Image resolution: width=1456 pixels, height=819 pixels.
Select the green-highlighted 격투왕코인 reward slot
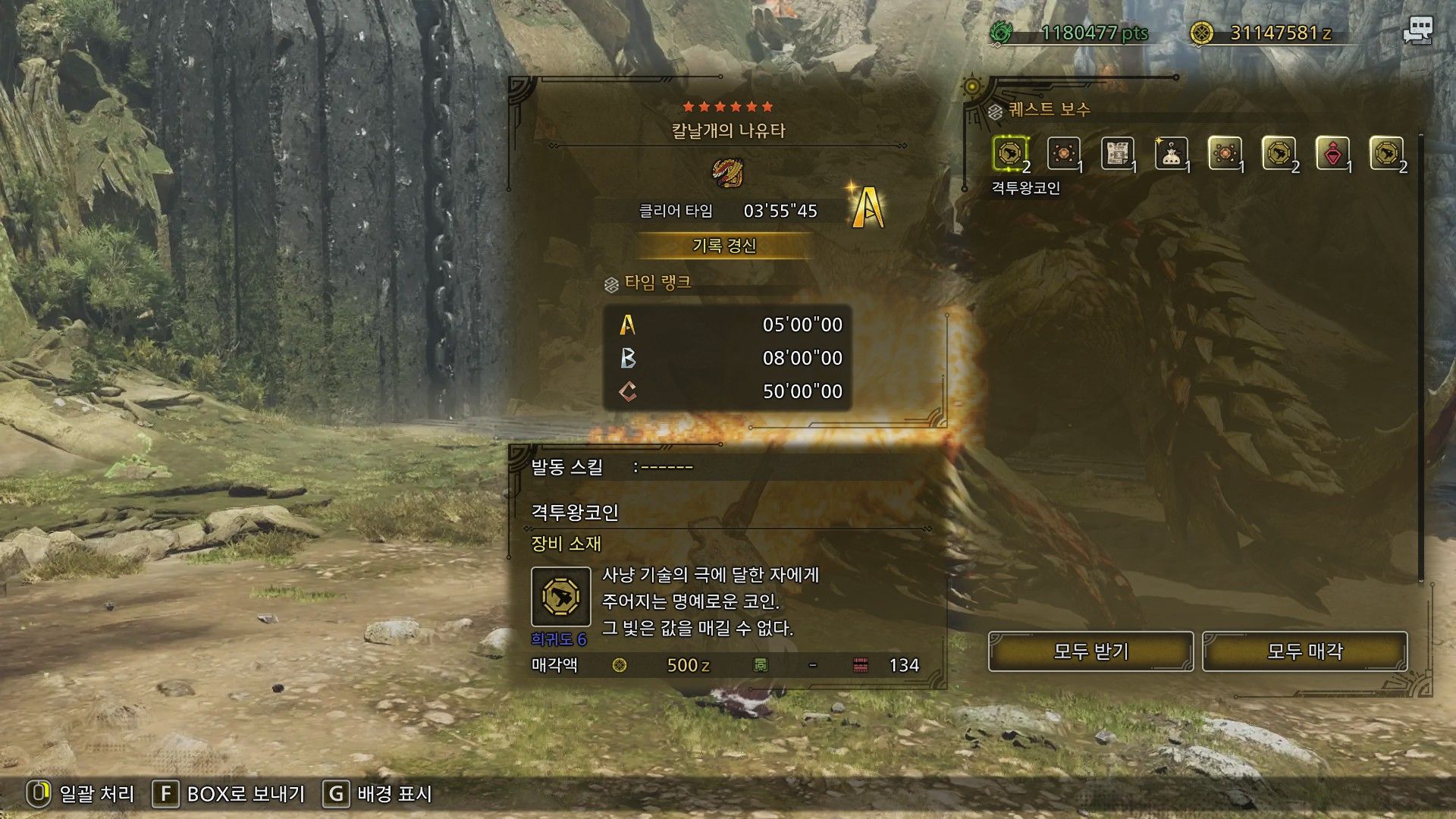pyautogui.click(x=1010, y=154)
